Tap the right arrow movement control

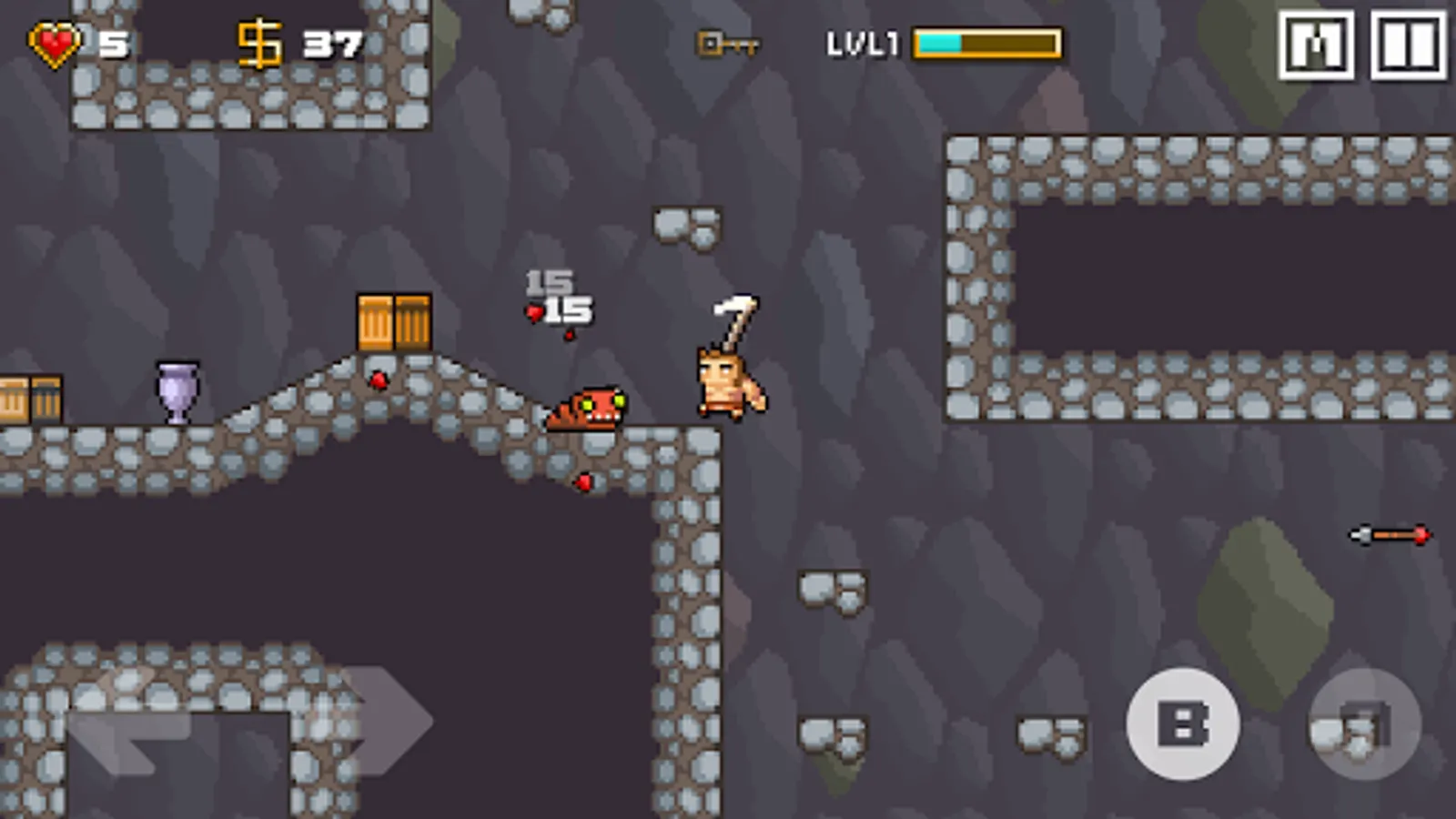[382, 719]
